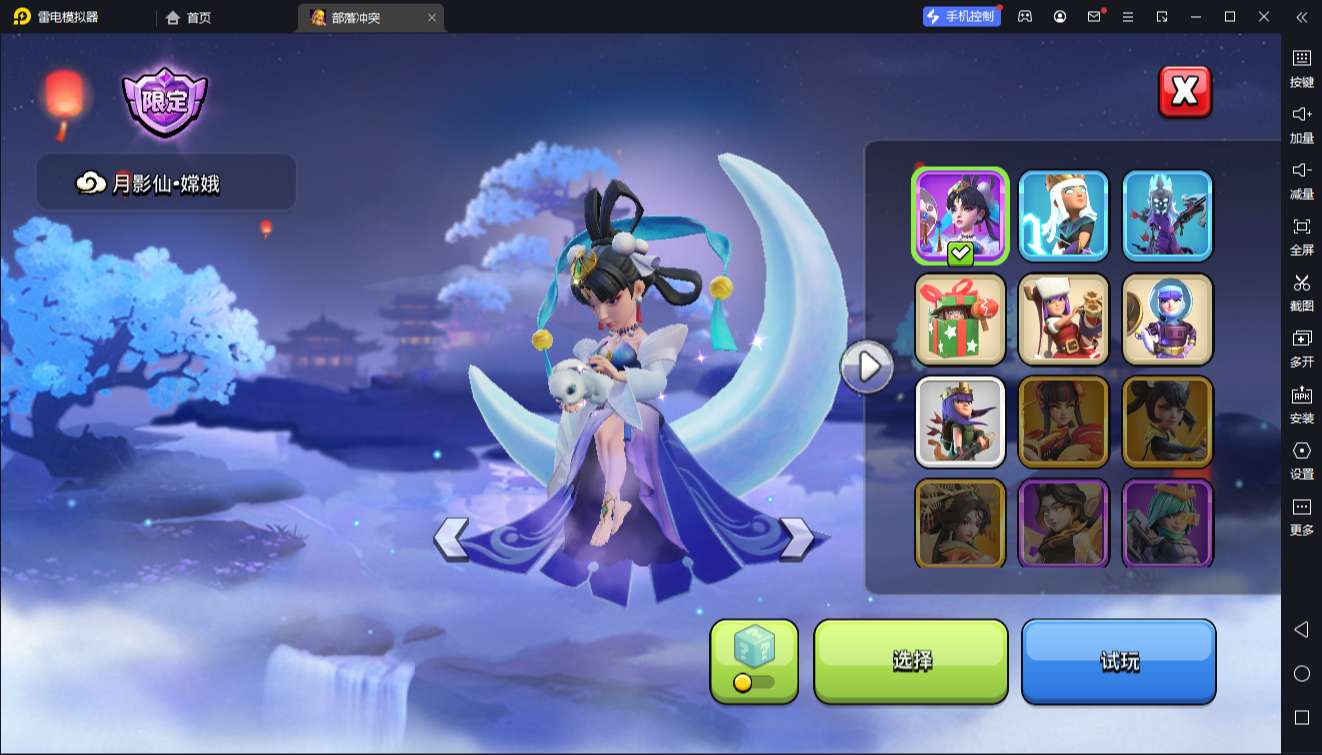
Task: Select the default crowned archer queen skin
Action: (x=960, y=422)
